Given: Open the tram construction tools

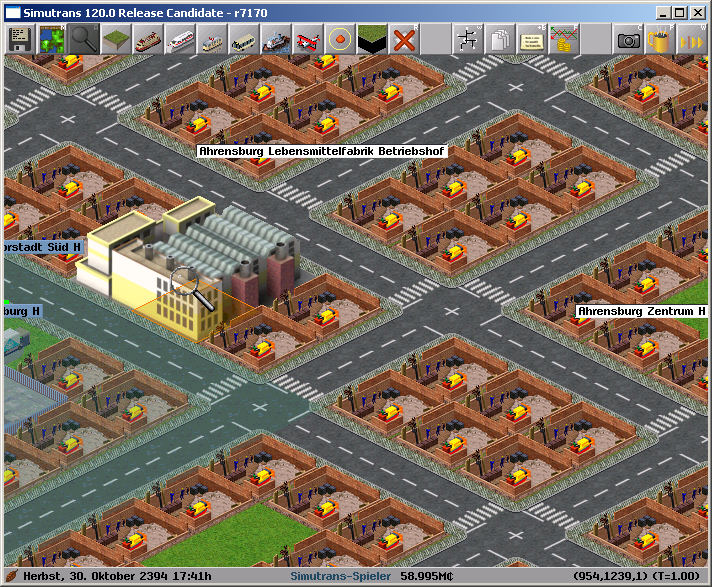Looking at the screenshot, I should pos(210,40).
